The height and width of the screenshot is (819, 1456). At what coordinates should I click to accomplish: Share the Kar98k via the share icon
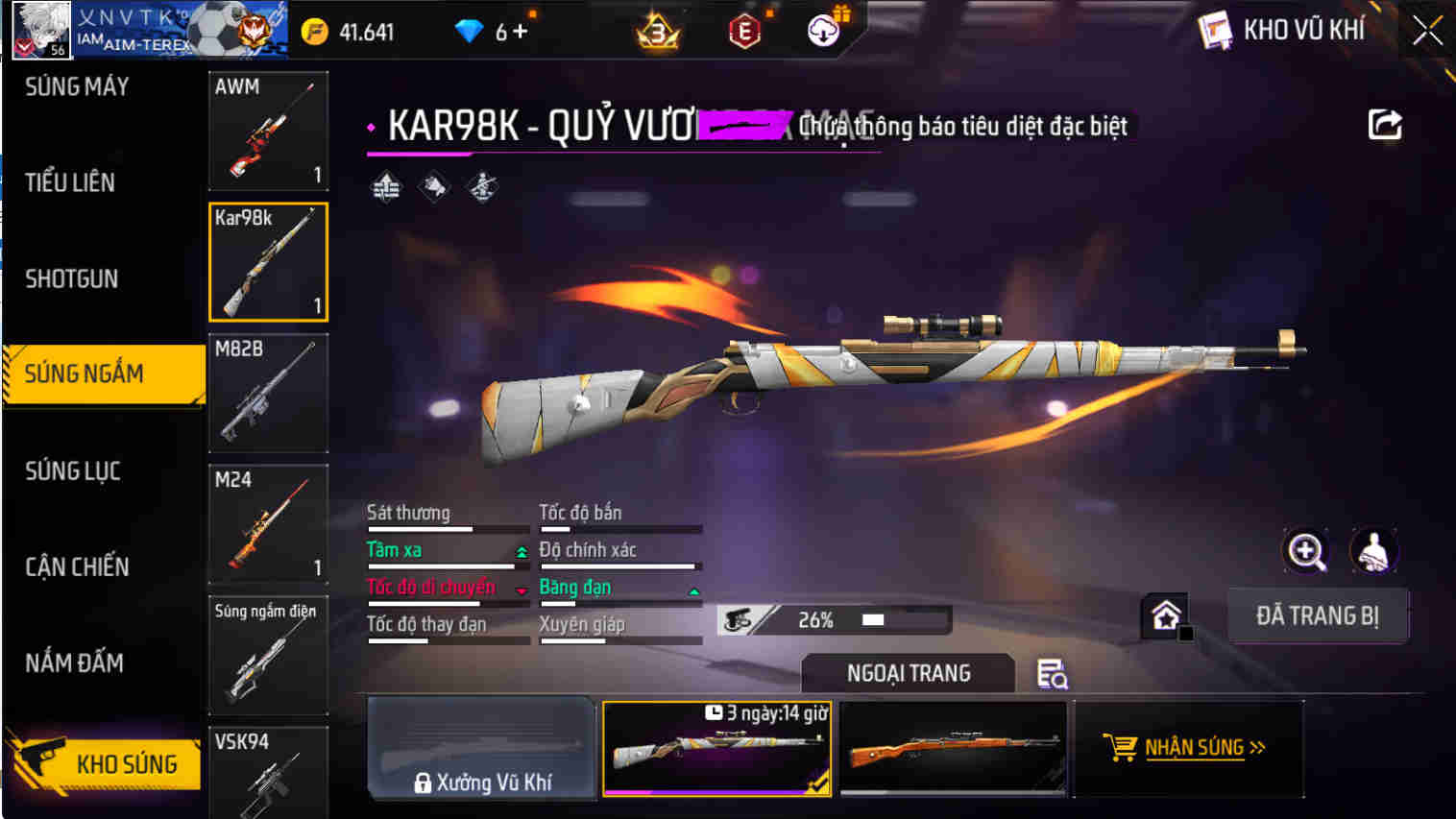(x=1383, y=125)
